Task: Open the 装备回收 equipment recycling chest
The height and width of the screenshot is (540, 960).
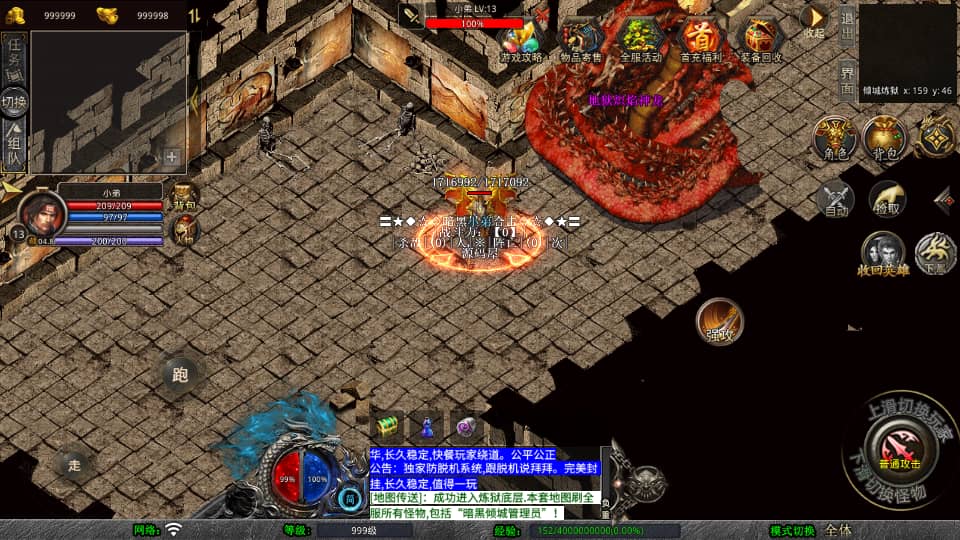Action: coord(760,40)
